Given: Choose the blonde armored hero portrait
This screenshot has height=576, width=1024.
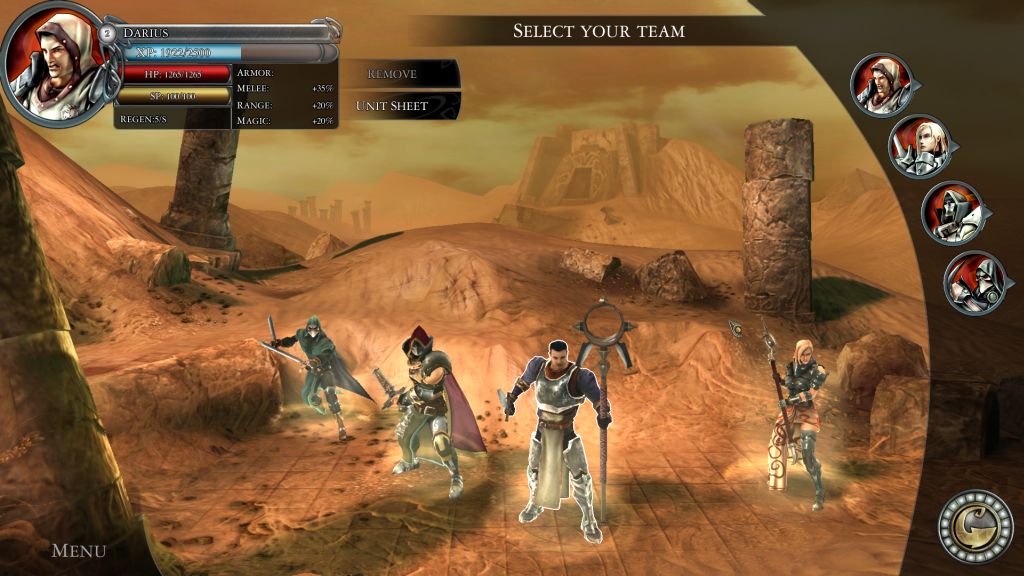Looking at the screenshot, I should pyautogui.click(x=918, y=147).
